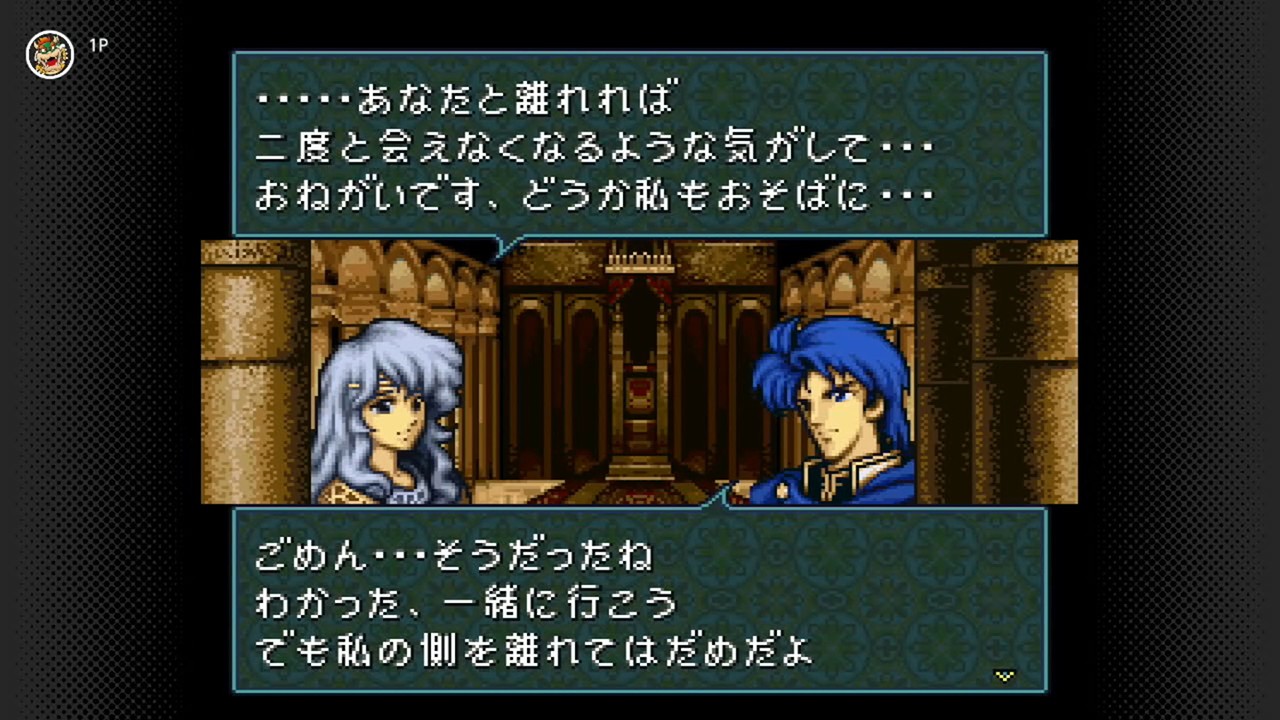Click the yellow dialogue advance arrow
The width and height of the screenshot is (1280, 720).
pyautogui.click(x=1004, y=676)
